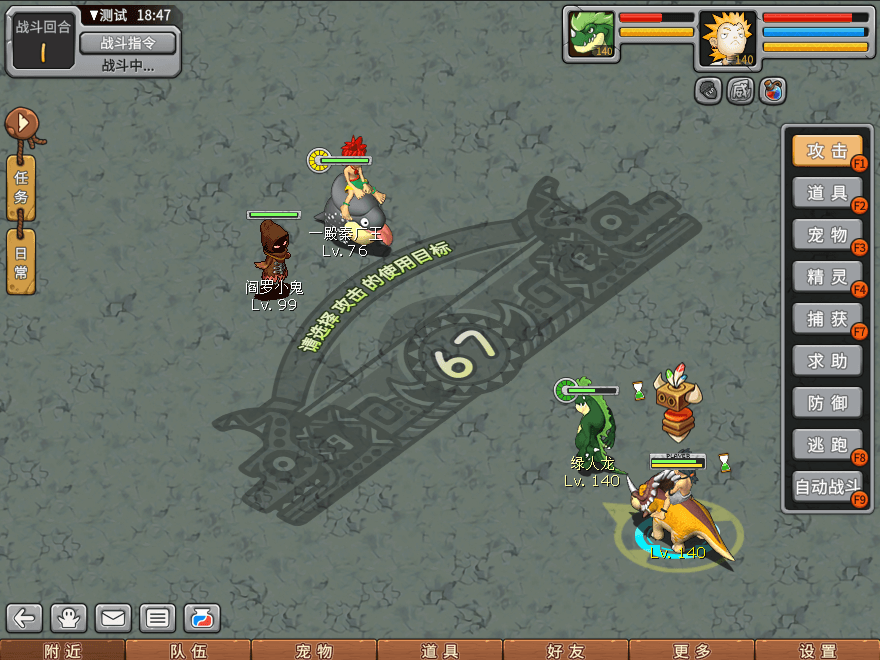The width and height of the screenshot is (880, 660).
Task: Choose the 宠物 pet command
Action: click(x=827, y=235)
